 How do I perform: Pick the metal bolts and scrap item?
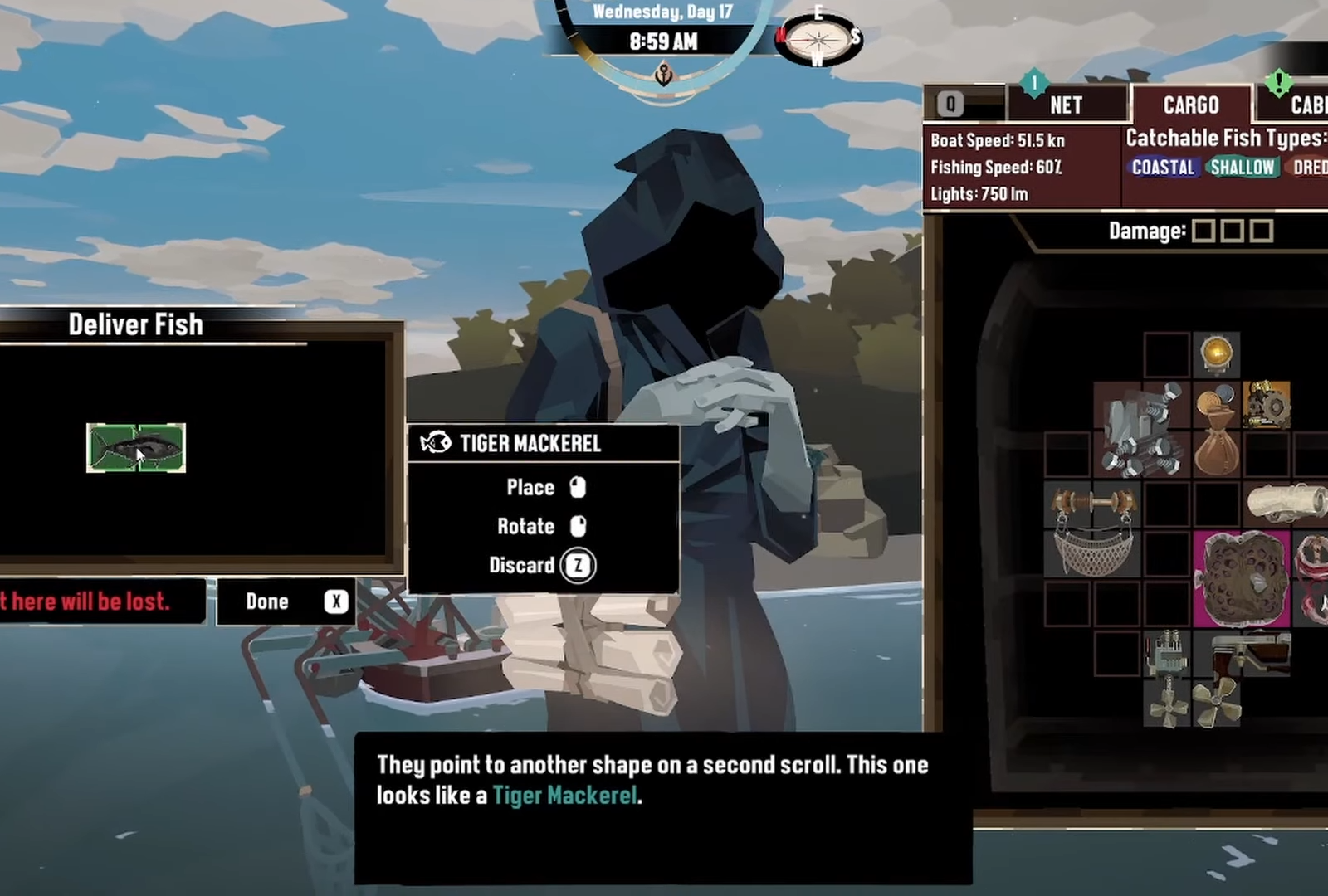1141,430
